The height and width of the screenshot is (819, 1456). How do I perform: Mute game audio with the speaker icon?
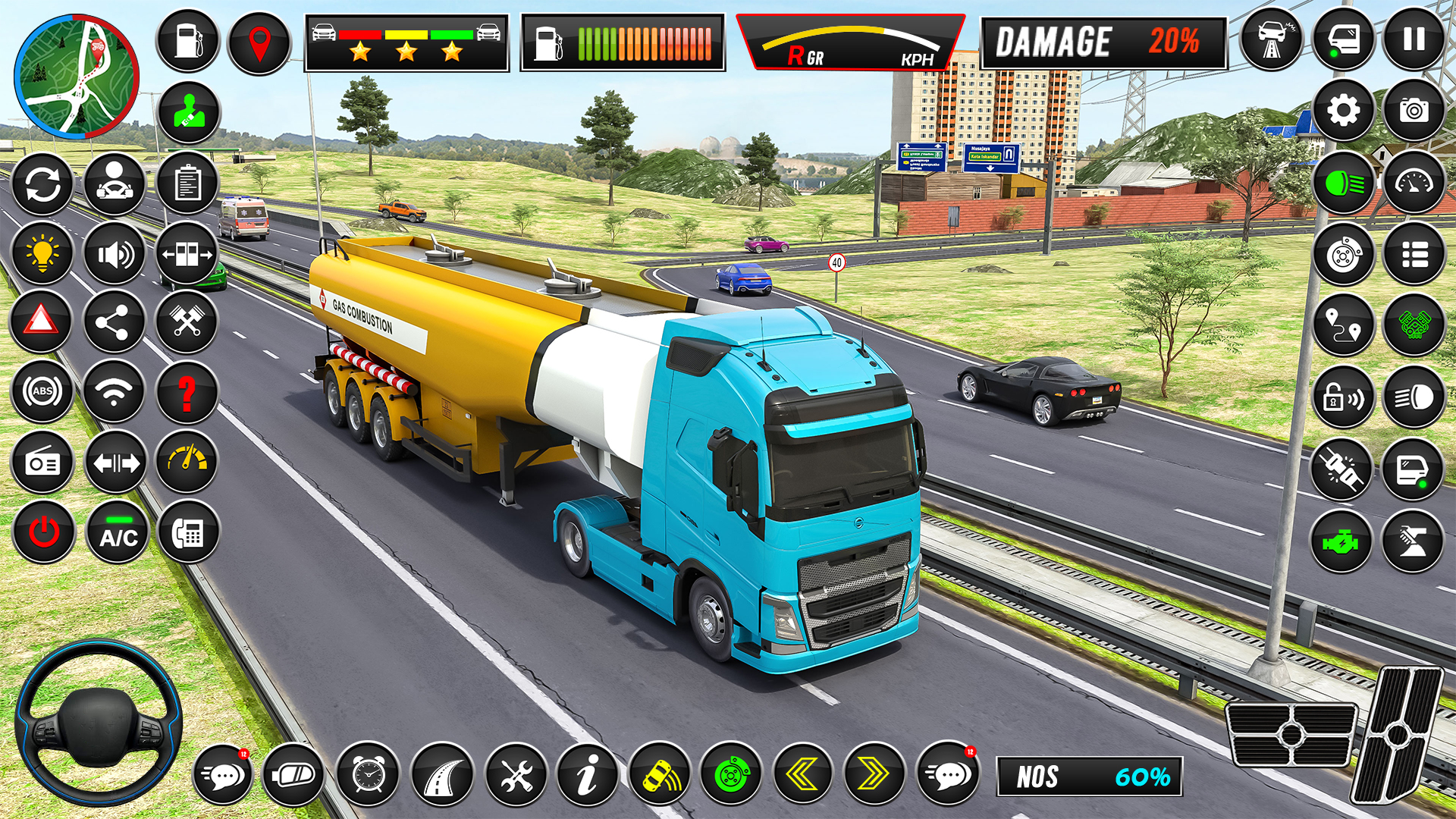(x=115, y=253)
